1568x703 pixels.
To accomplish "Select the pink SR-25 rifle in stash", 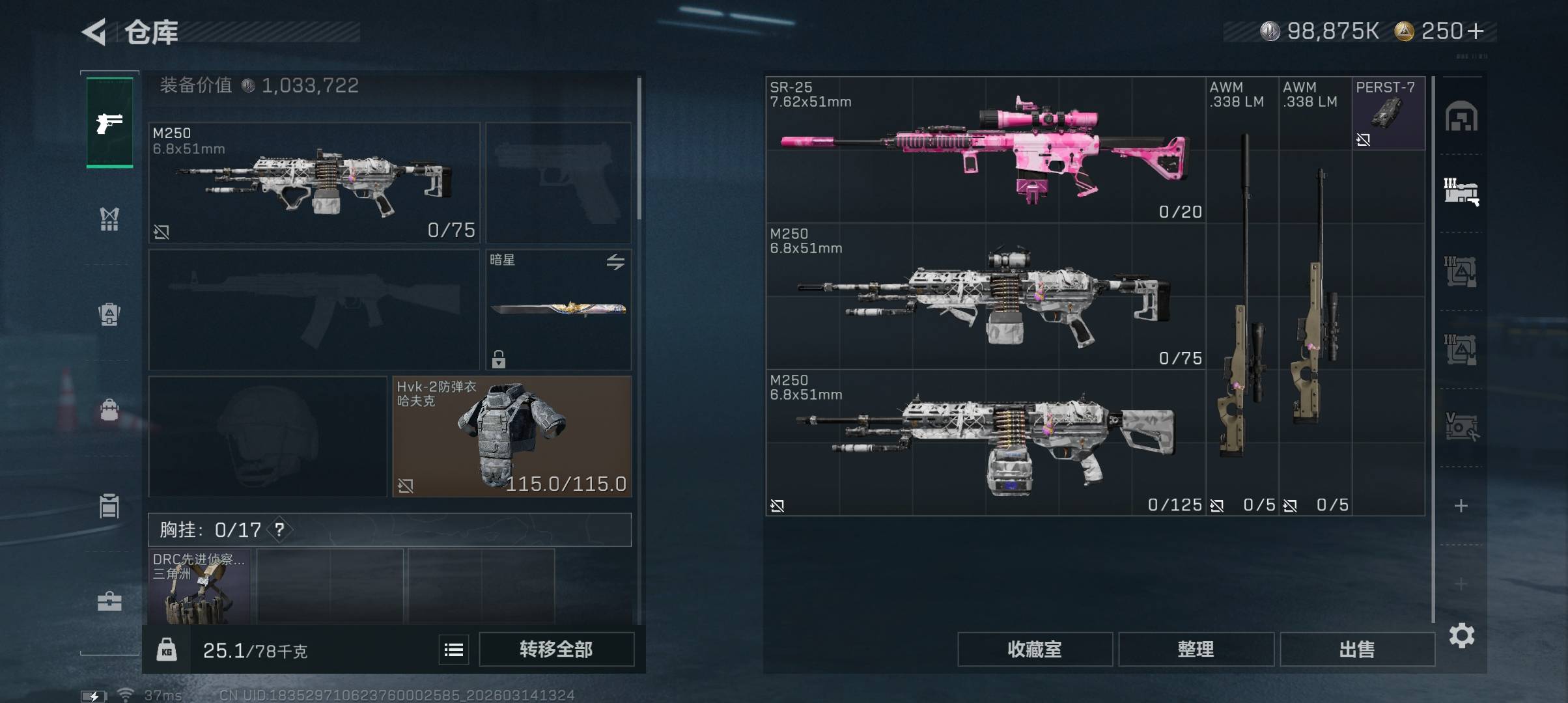I will [x=985, y=150].
